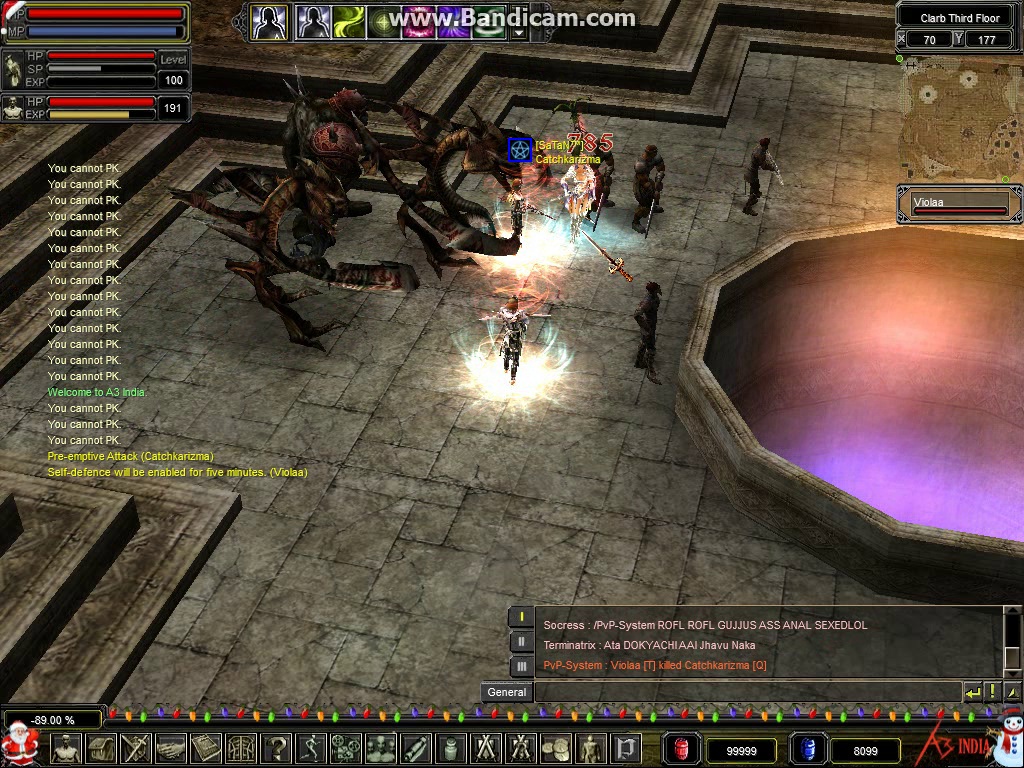Screen dimensions: 1024x768
Task: Open the coins menu icon
Action: coord(555,748)
